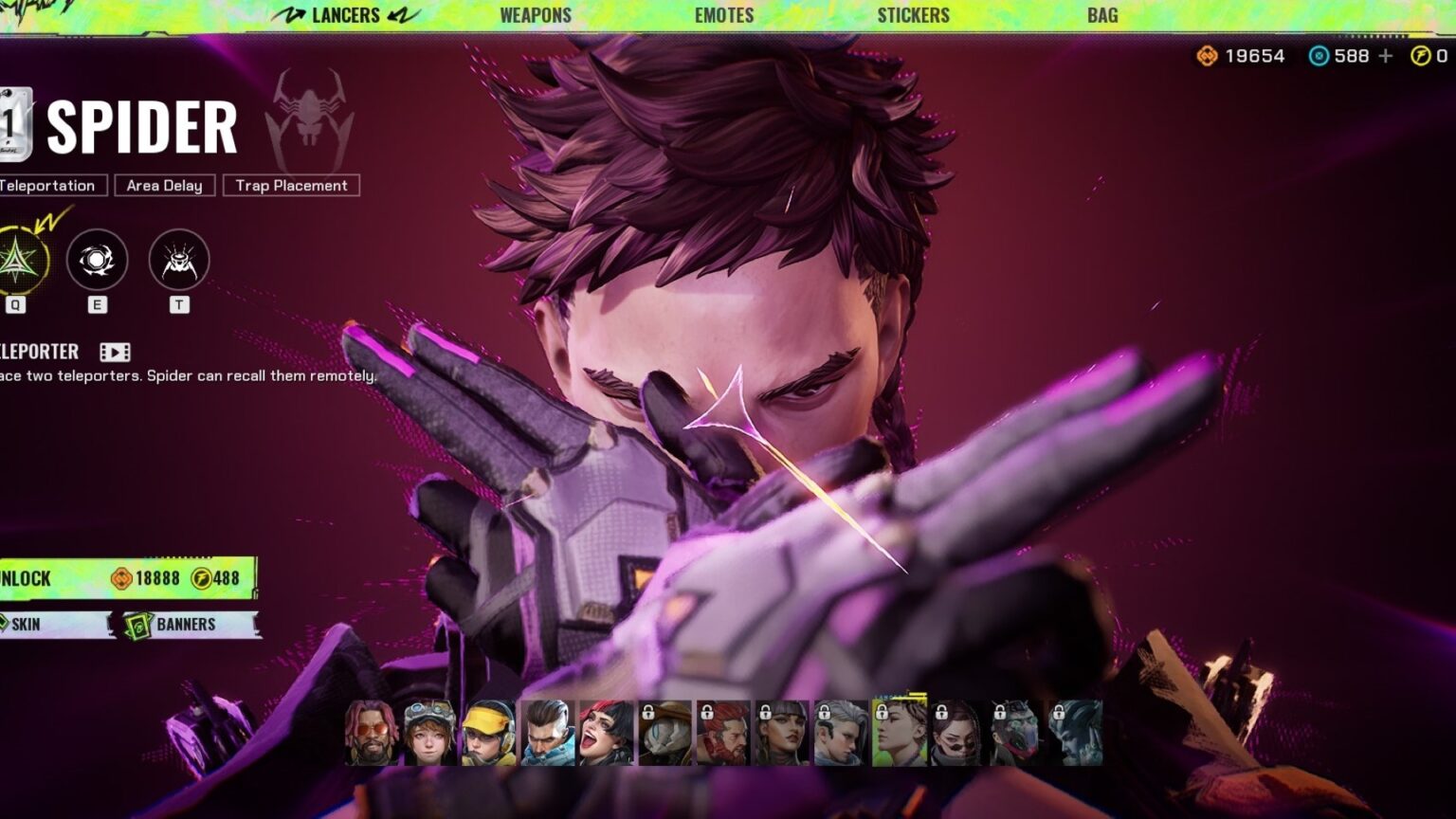
Task: Show the spider trap ability
Action: click(179, 260)
